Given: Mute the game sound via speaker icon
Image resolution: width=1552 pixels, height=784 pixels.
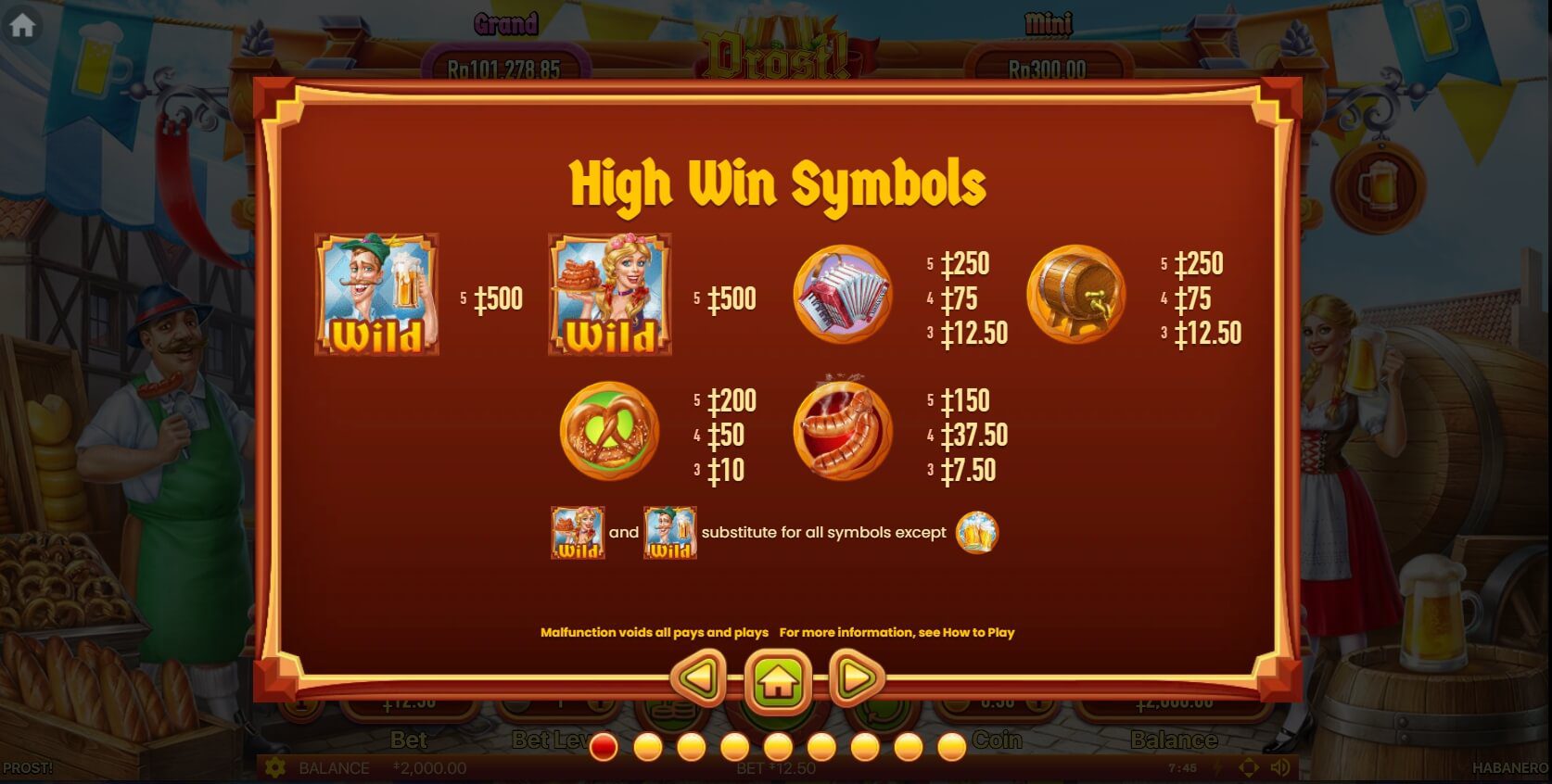Looking at the screenshot, I should (x=1280, y=767).
